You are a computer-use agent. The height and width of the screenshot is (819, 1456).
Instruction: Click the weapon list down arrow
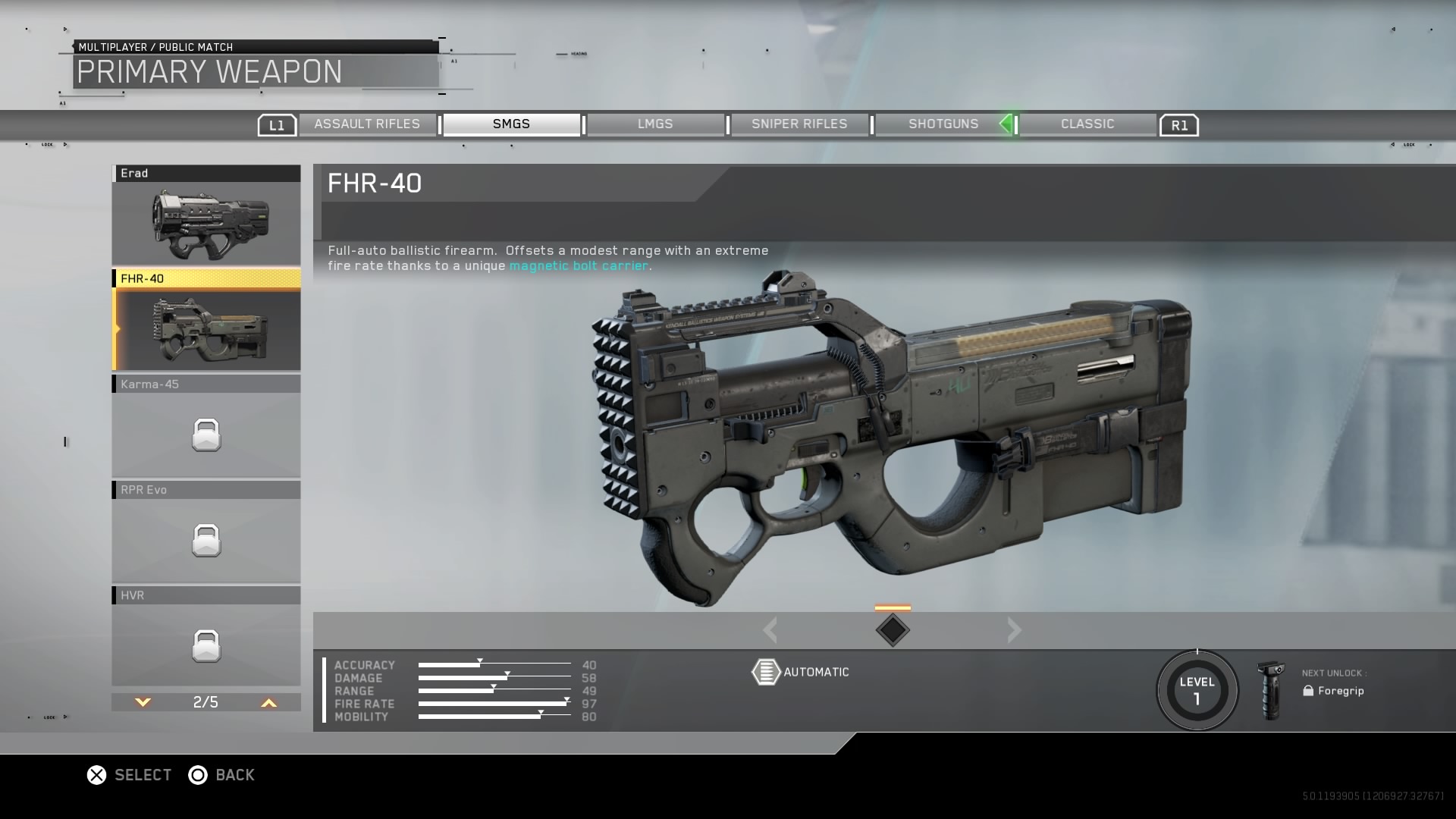143,703
